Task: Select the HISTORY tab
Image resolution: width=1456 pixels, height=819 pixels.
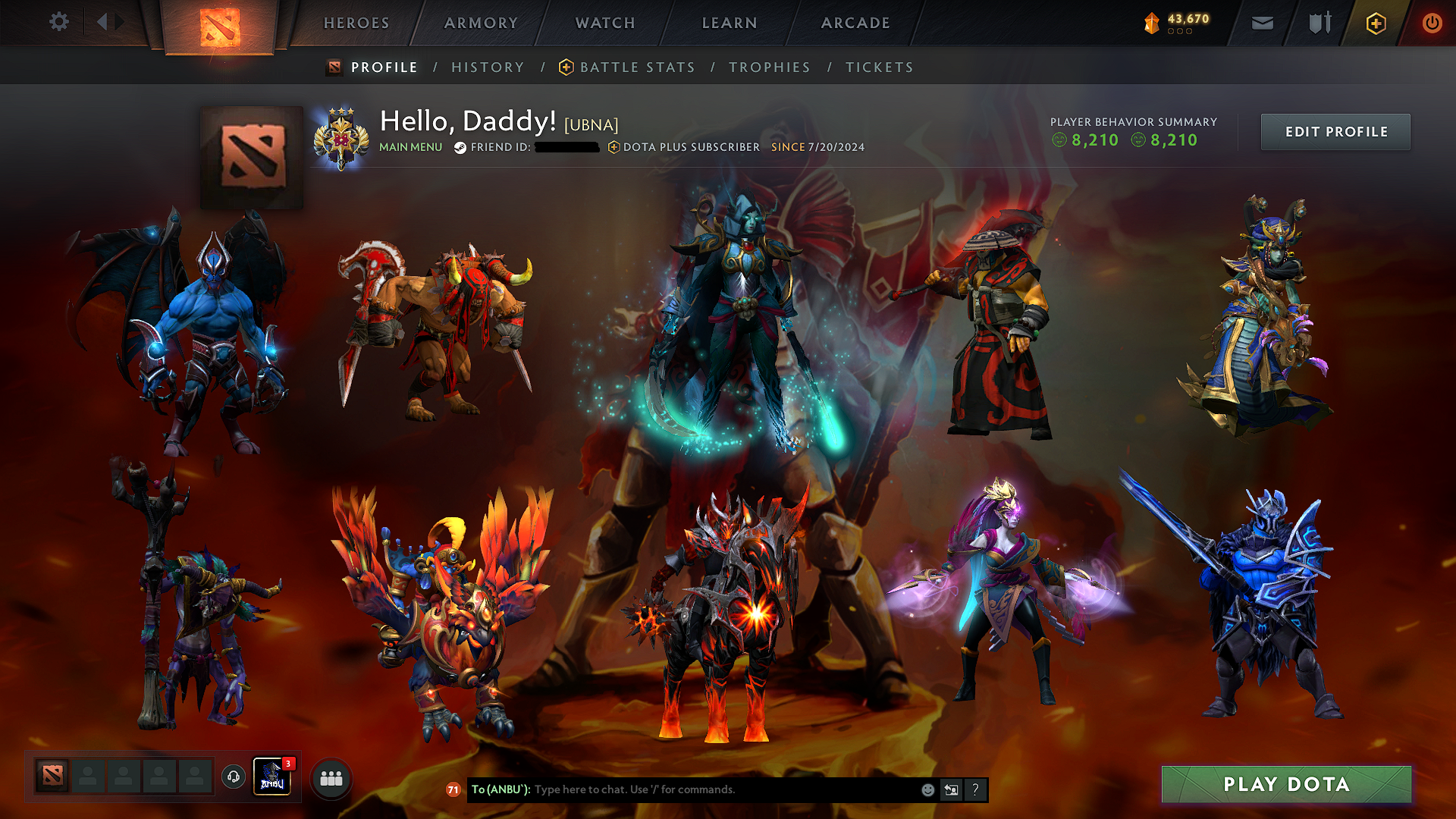Action: (x=488, y=67)
